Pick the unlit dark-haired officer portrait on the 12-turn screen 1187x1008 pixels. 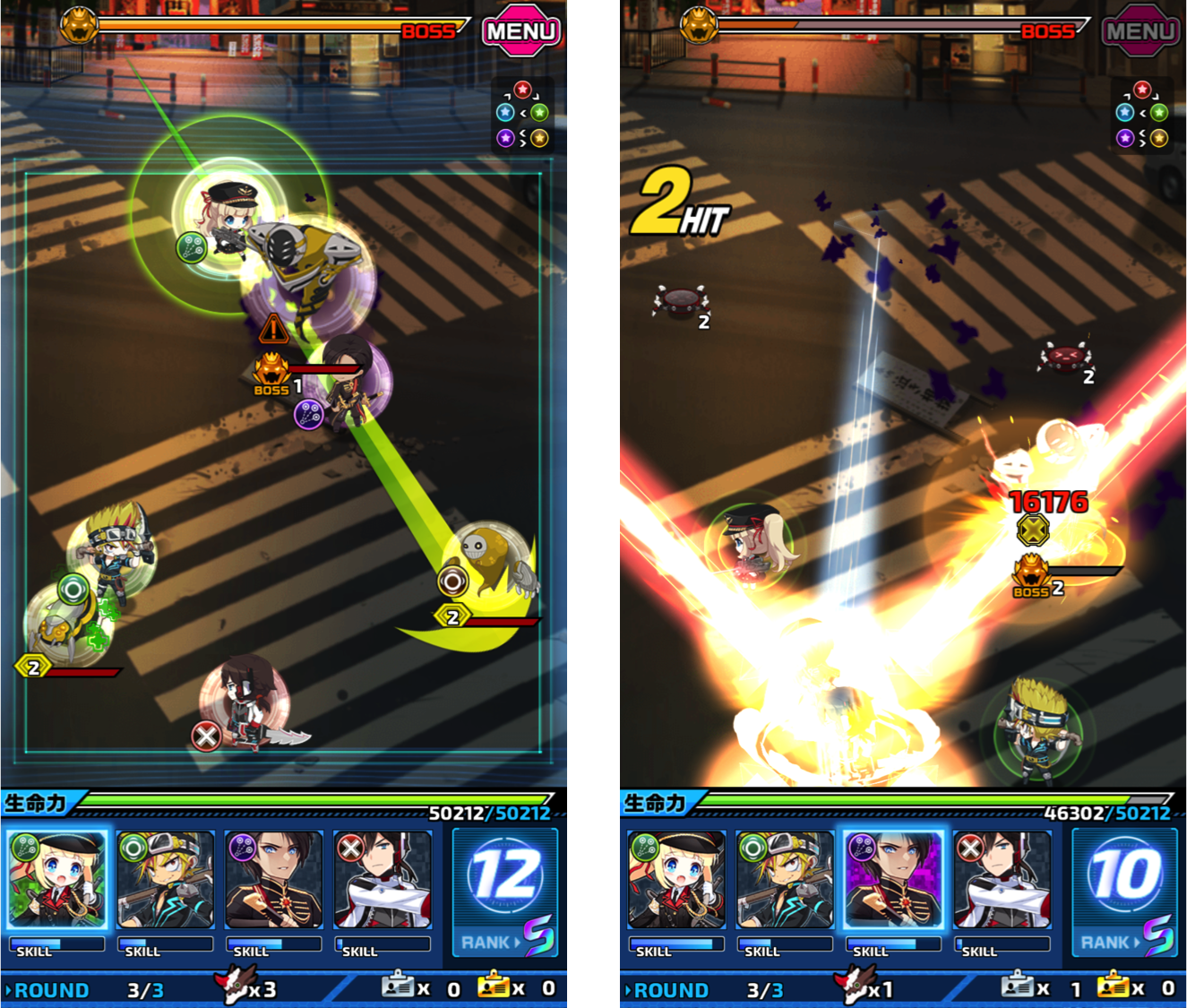click(x=274, y=879)
